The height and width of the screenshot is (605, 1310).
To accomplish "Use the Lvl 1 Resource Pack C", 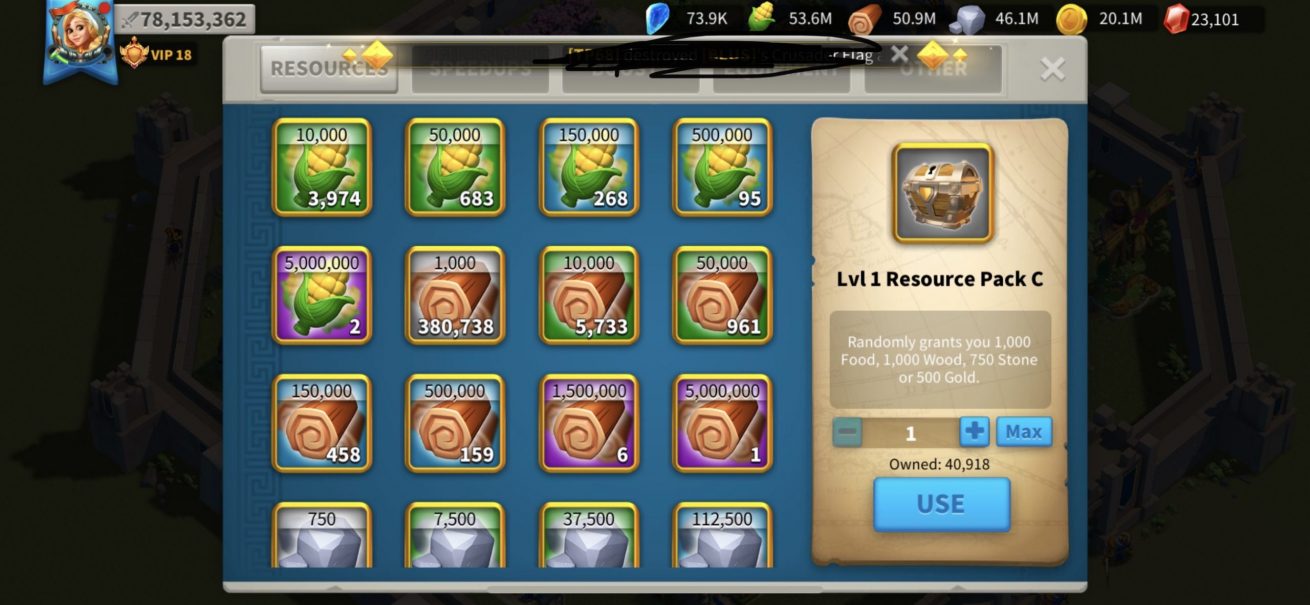I will coord(941,504).
